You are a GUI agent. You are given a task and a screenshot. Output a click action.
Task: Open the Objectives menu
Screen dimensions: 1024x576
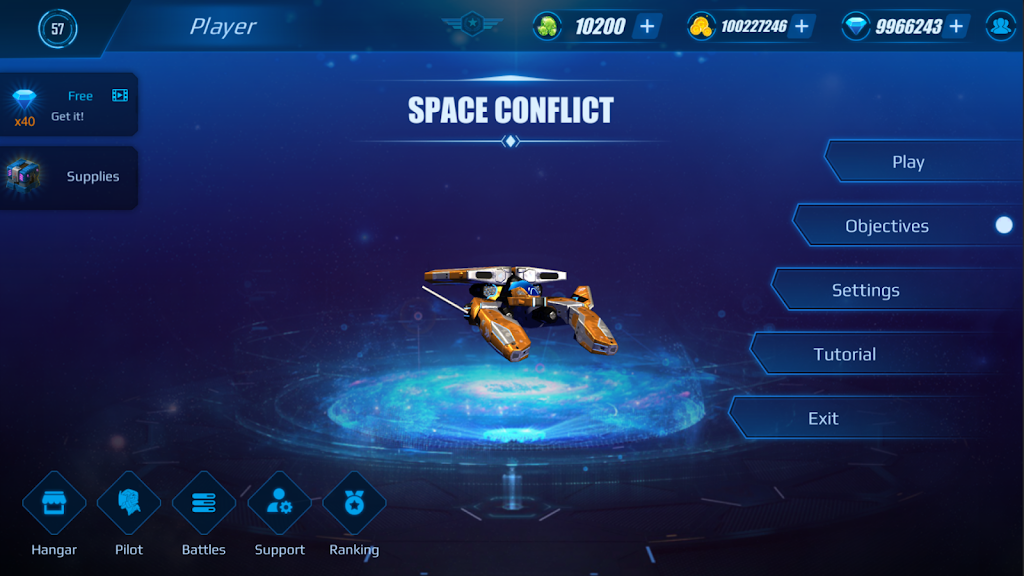pyautogui.click(x=887, y=226)
